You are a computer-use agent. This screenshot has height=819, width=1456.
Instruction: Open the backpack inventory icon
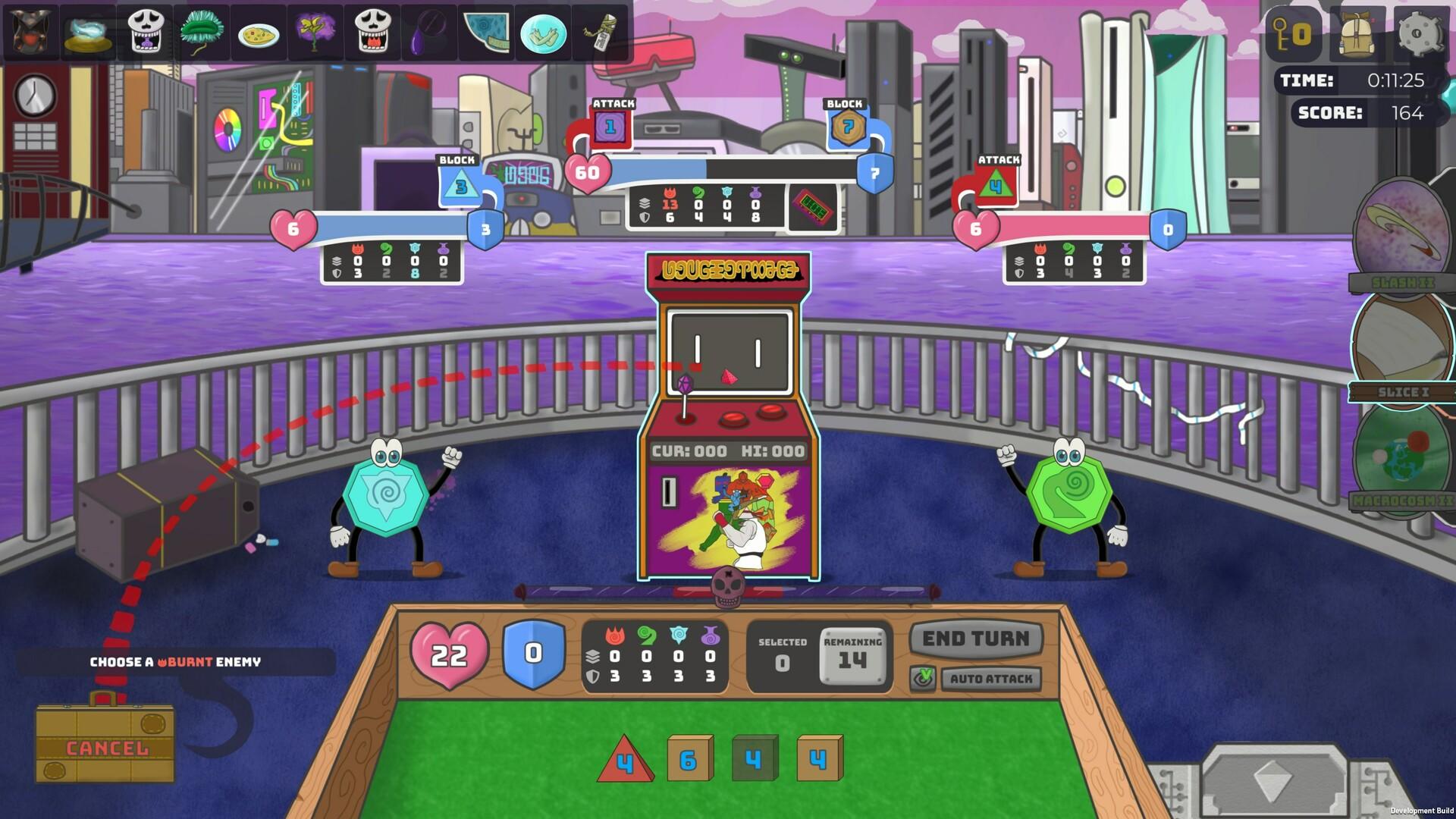(x=1357, y=34)
